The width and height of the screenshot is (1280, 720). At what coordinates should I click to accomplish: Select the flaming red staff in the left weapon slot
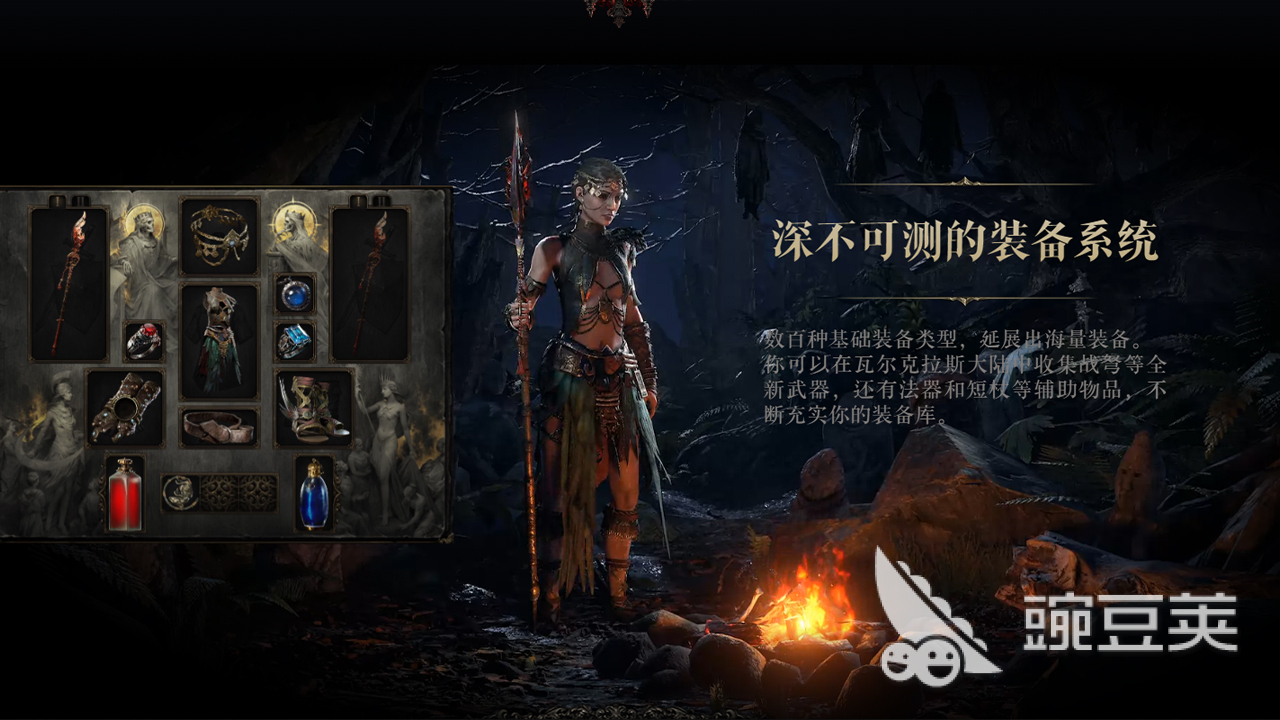66,280
